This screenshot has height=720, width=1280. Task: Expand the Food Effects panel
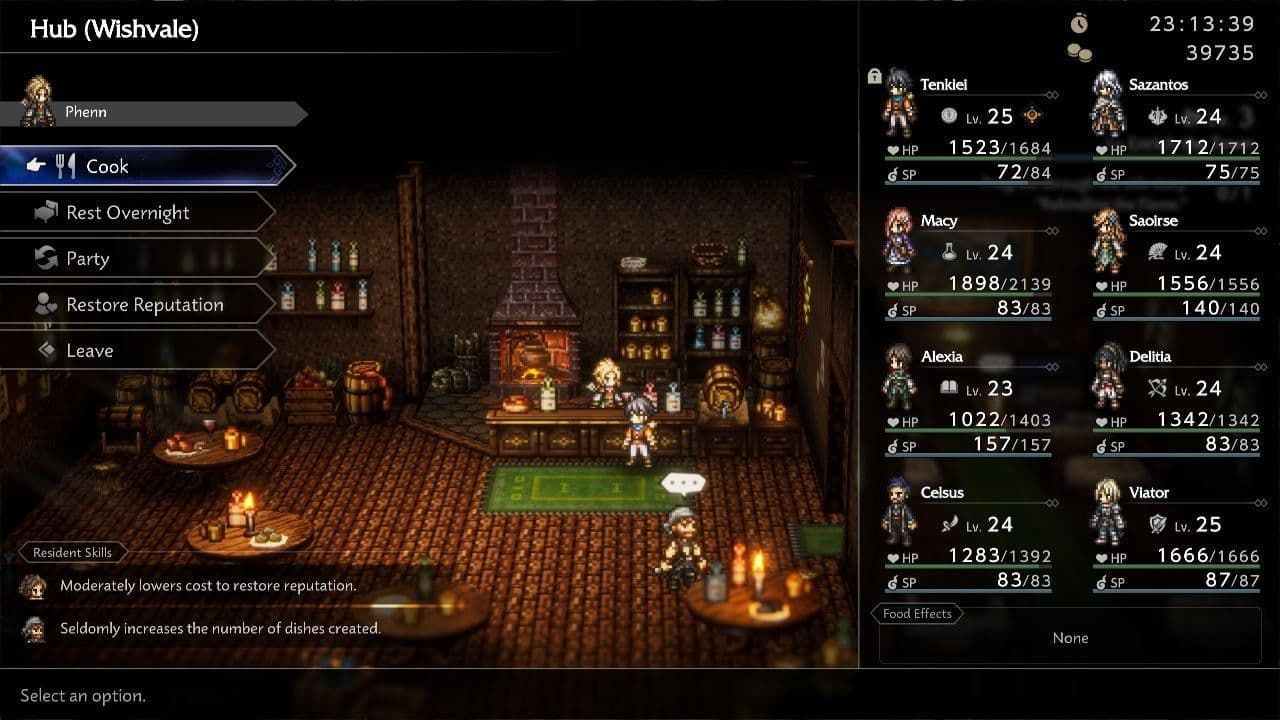[916, 613]
